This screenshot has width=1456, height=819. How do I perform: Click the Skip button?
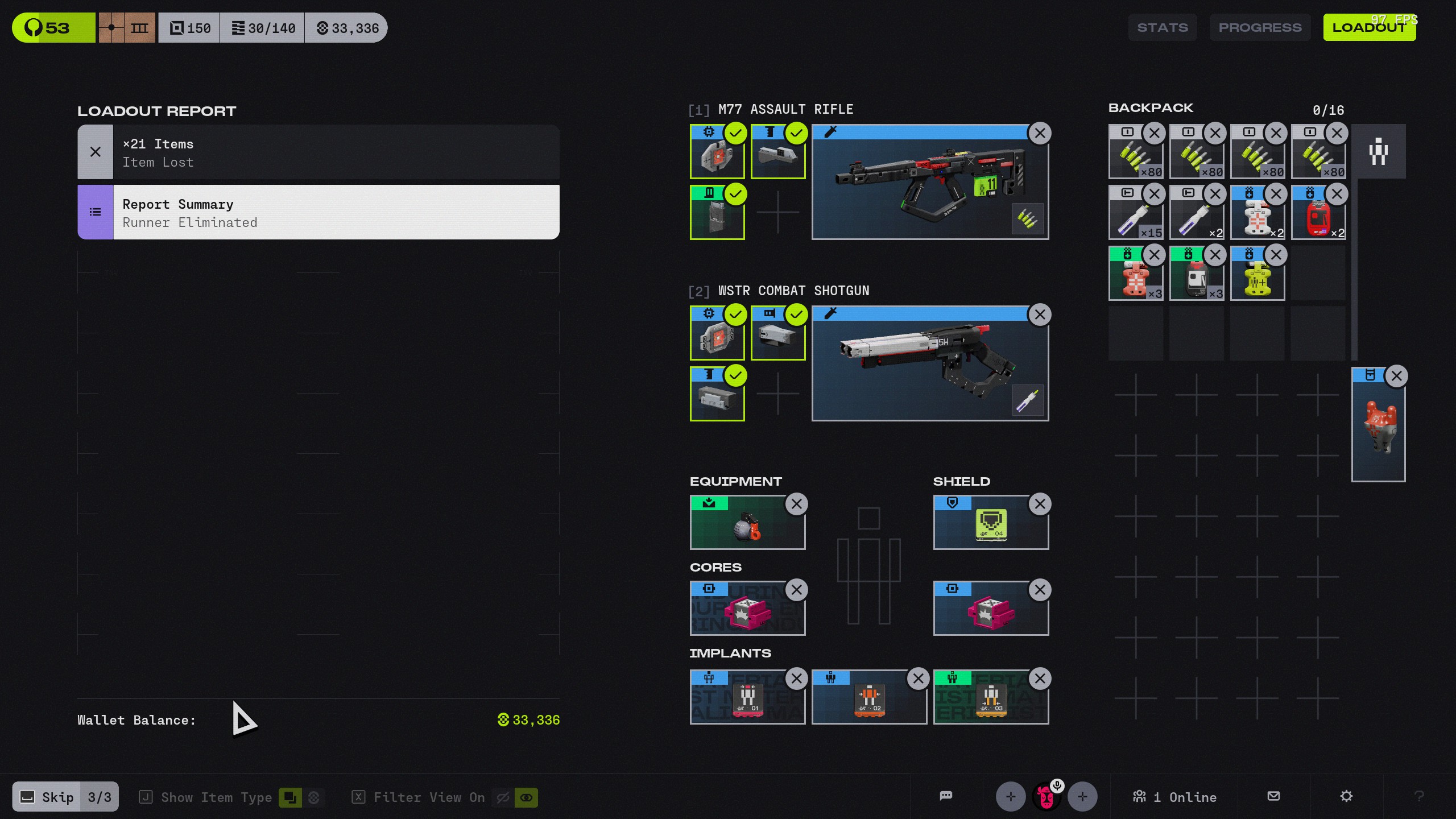click(48, 797)
